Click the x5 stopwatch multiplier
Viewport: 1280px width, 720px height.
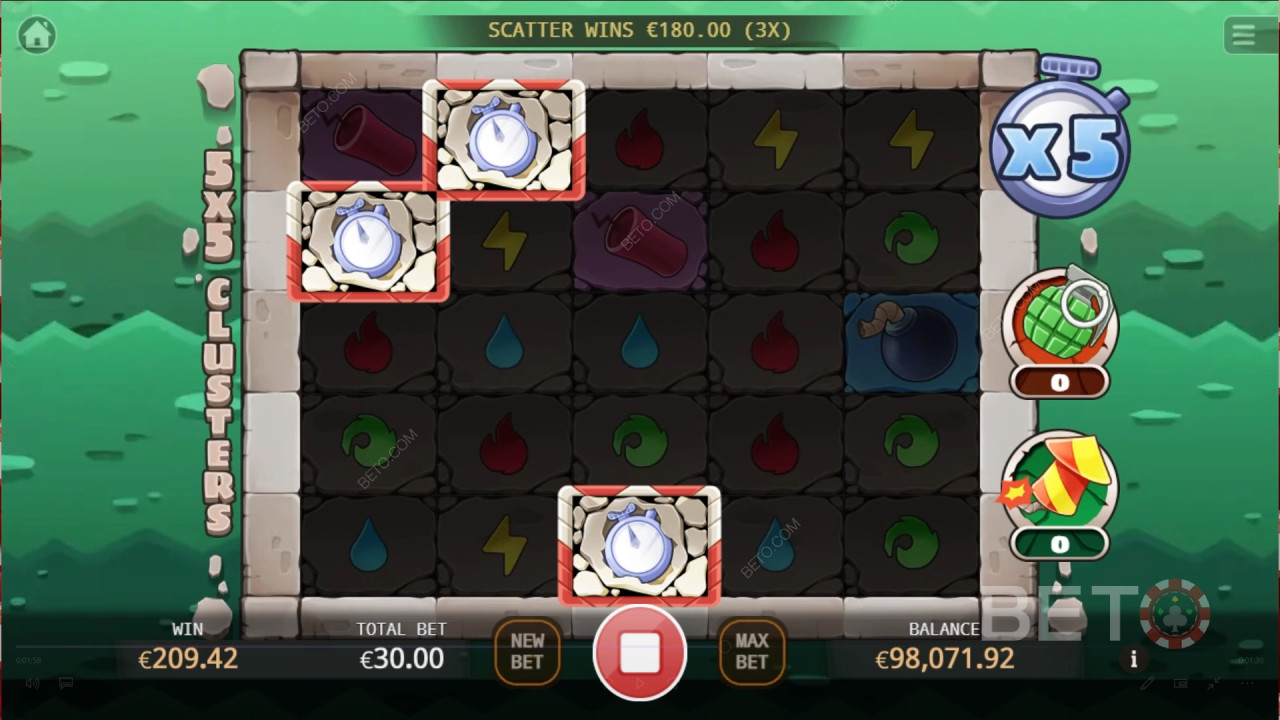click(1059, 145)
